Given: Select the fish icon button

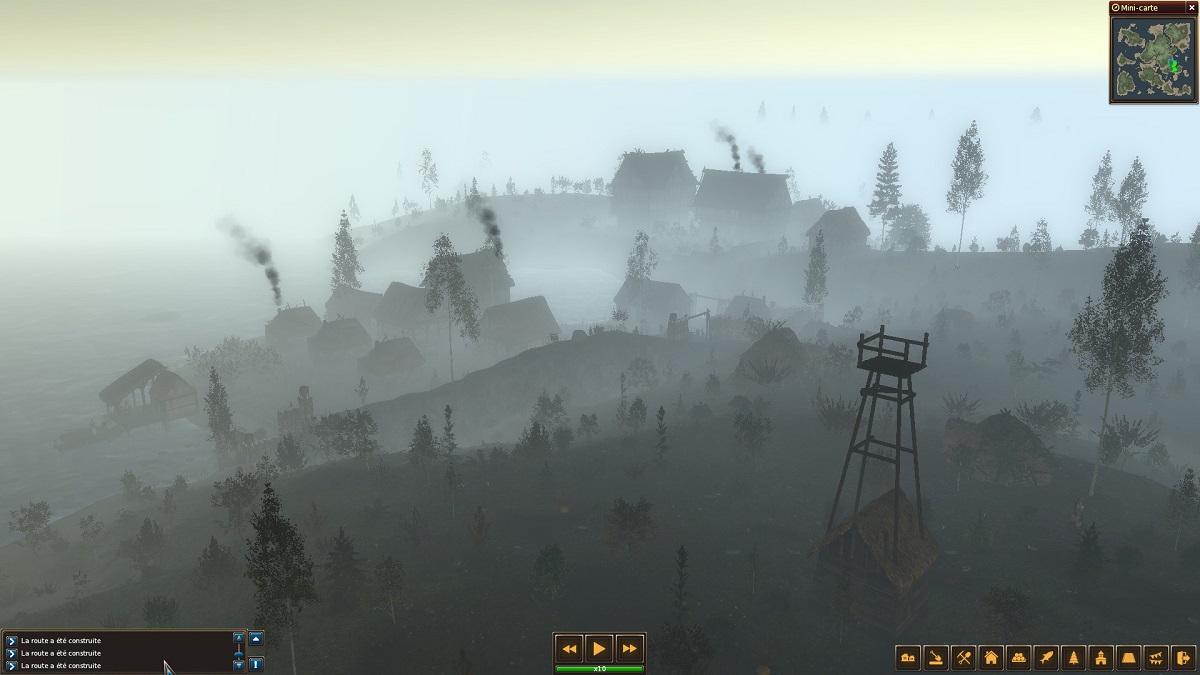Looking at the screenshot, I should [x=1046, y=657].
